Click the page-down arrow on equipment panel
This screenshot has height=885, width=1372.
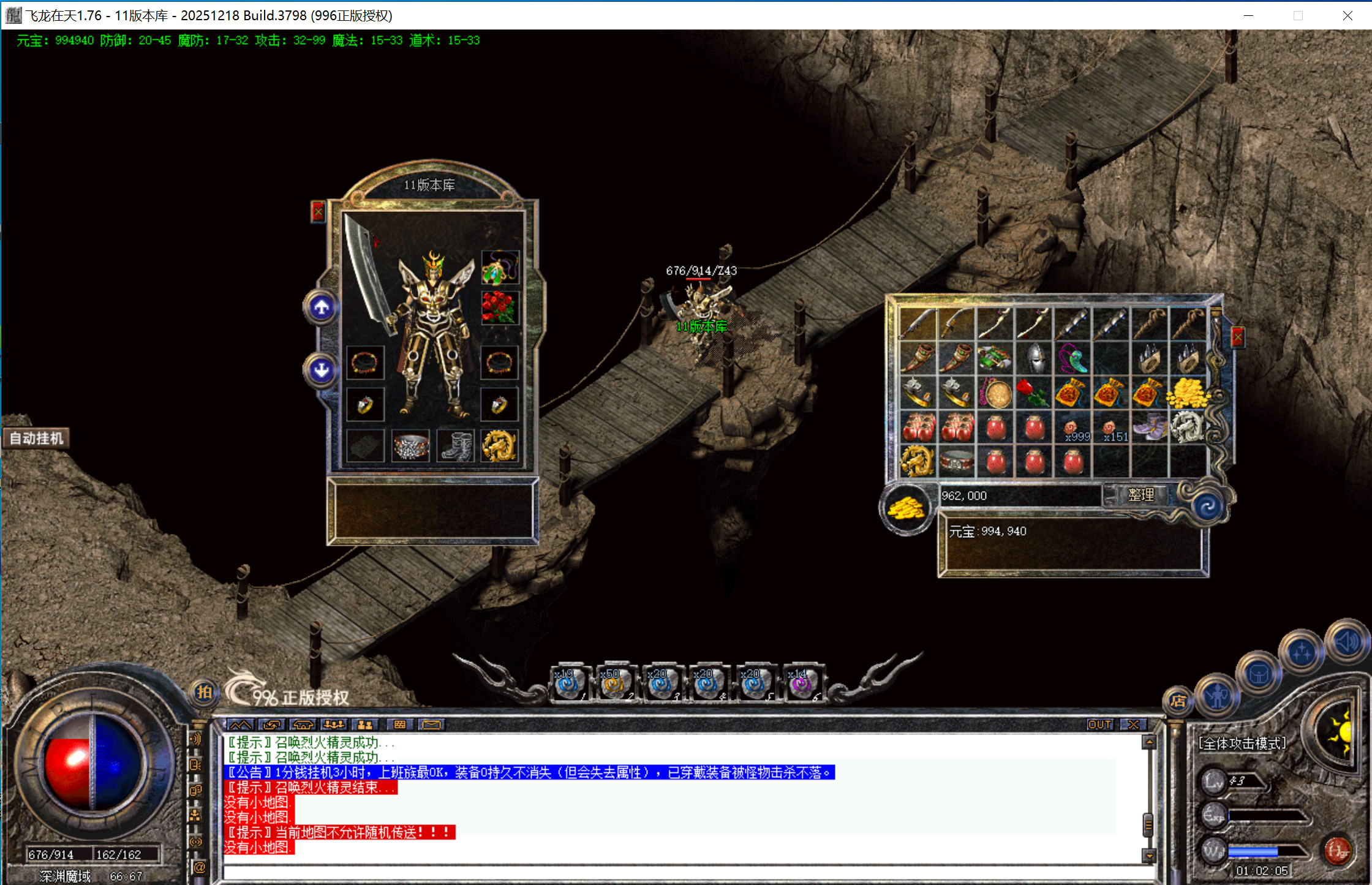322,370
